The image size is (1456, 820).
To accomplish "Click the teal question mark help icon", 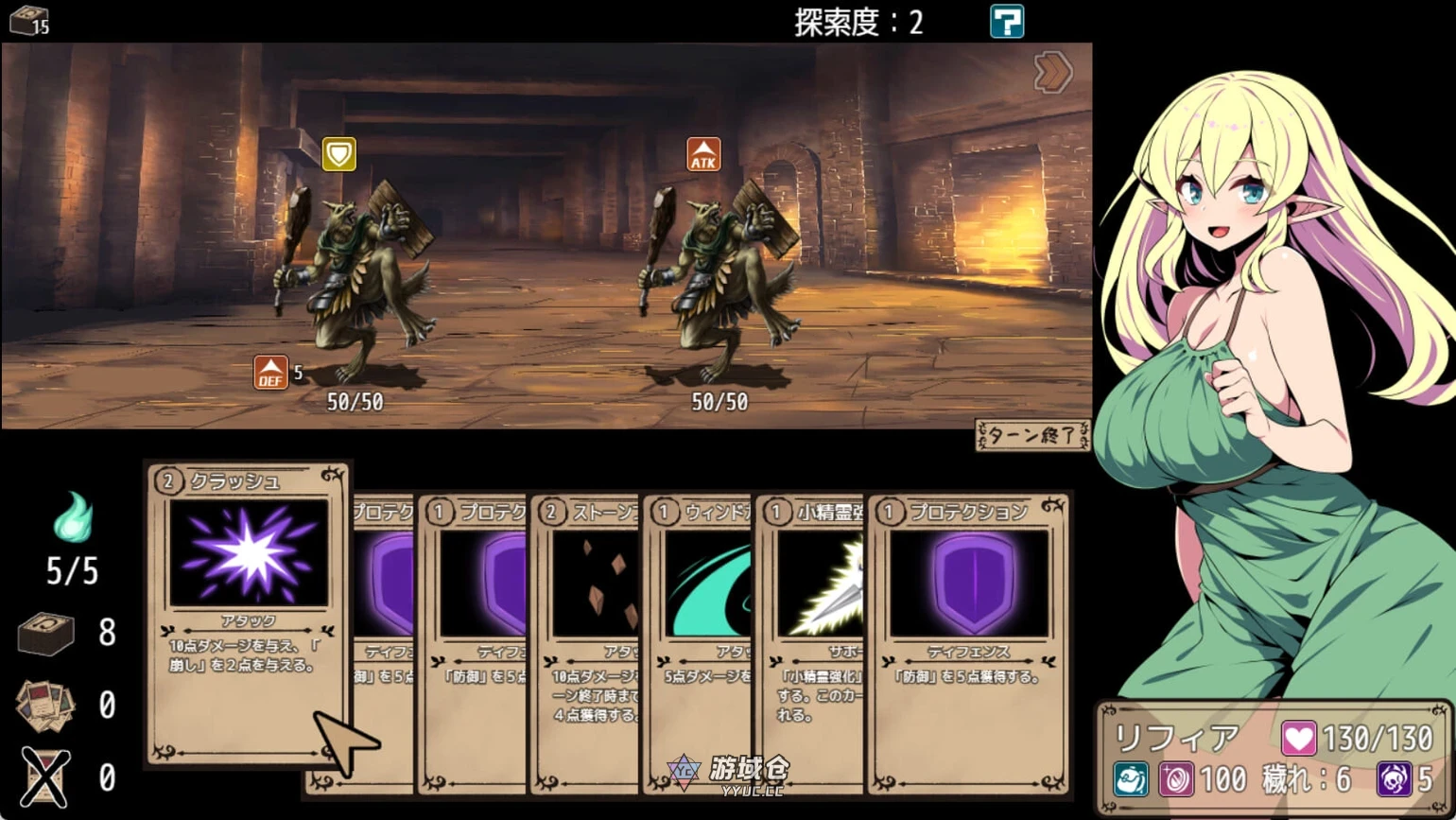I will [1008, 21].
